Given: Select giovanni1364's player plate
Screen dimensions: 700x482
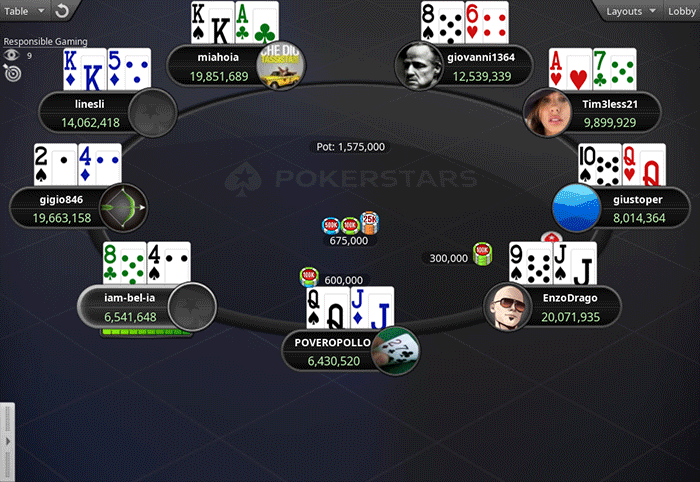Looking at the screenshot, I should [481, 66].
